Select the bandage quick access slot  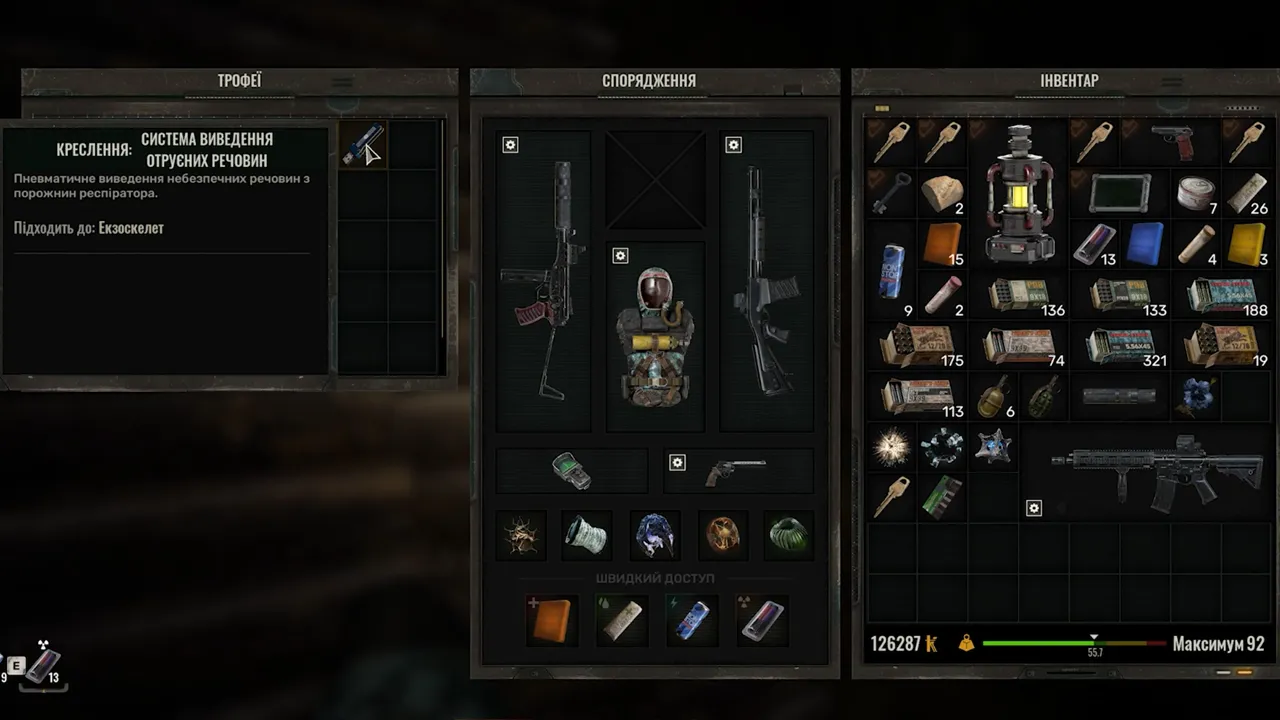pos(621,620)
